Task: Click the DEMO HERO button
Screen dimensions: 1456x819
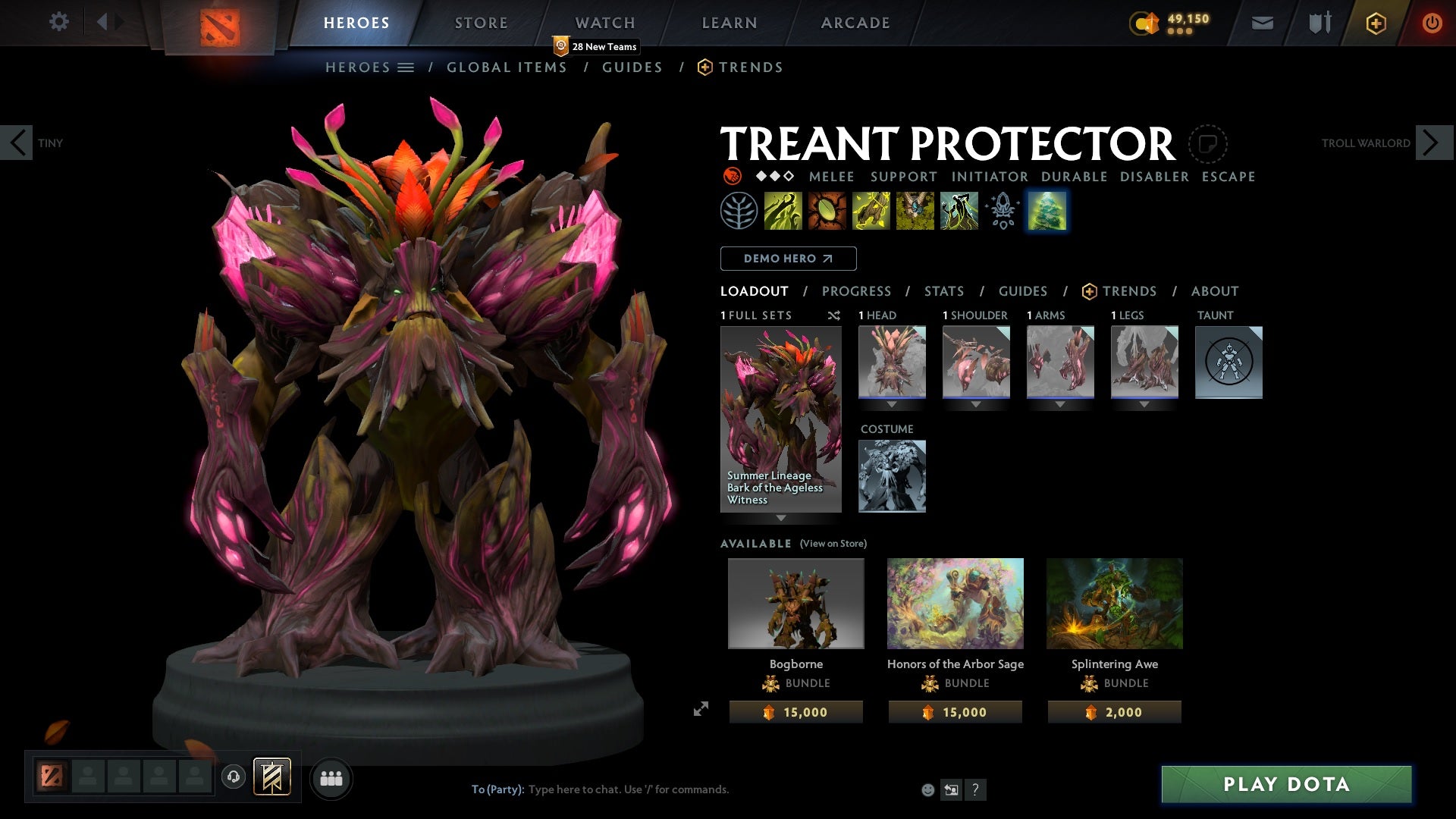Action: (787, 259)
